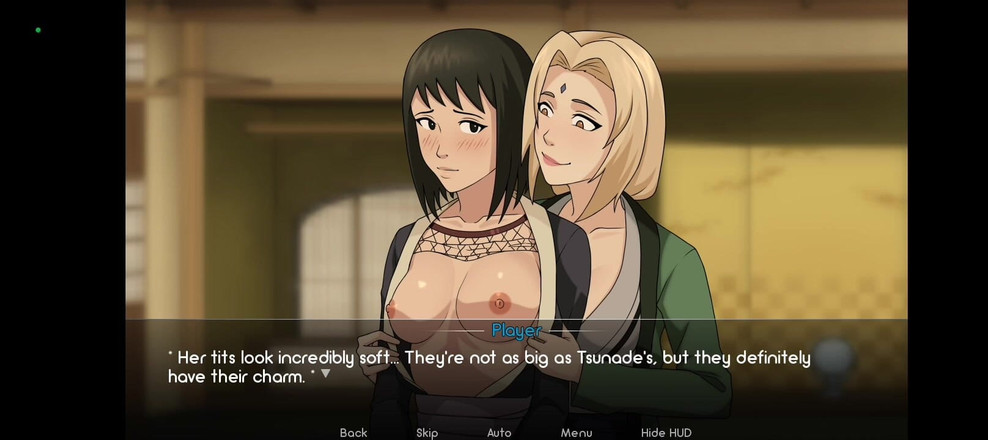
Task: Open the game Menu
Action: (576, 432)
